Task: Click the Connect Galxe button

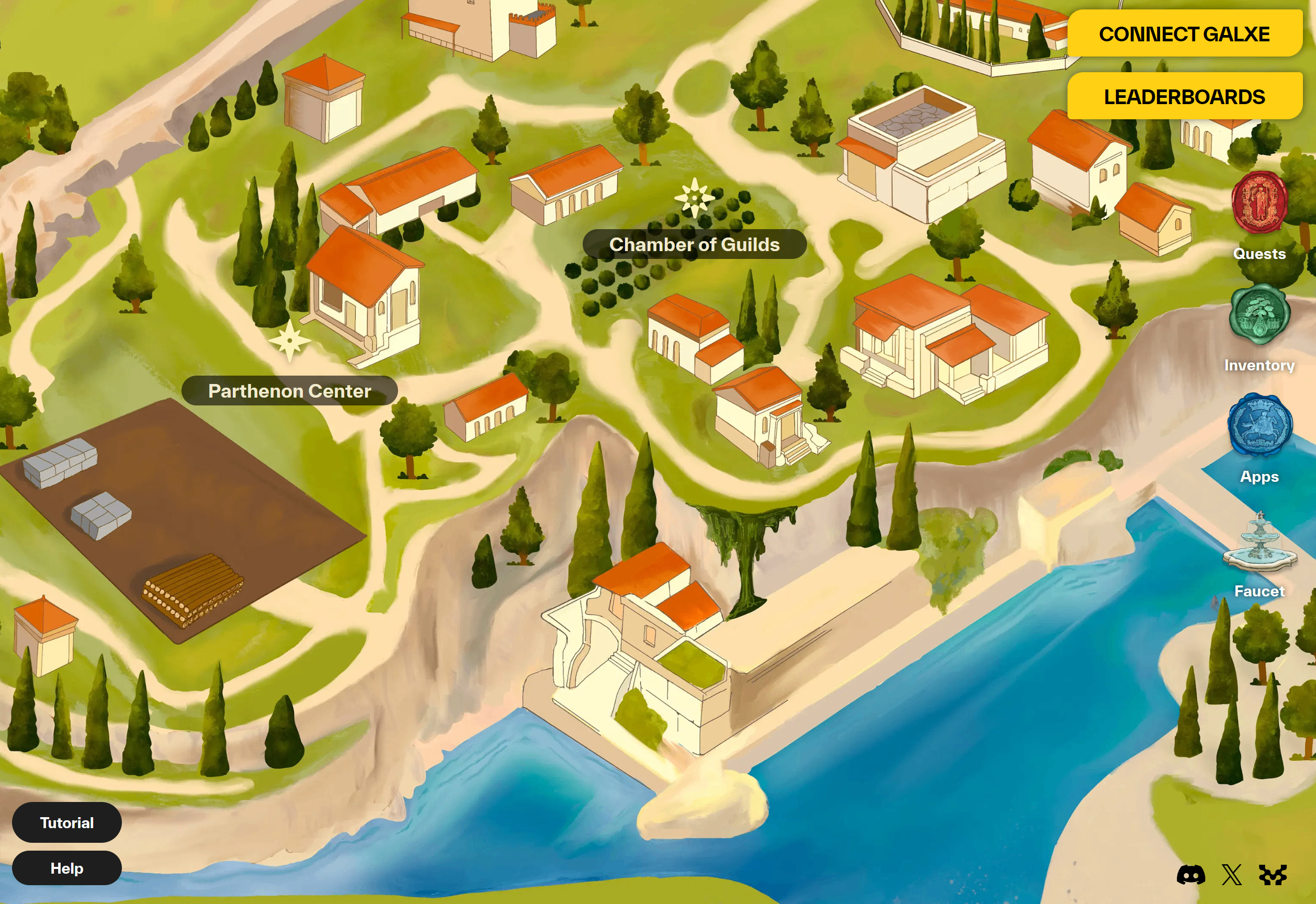Action: (x=1184, y=33)
